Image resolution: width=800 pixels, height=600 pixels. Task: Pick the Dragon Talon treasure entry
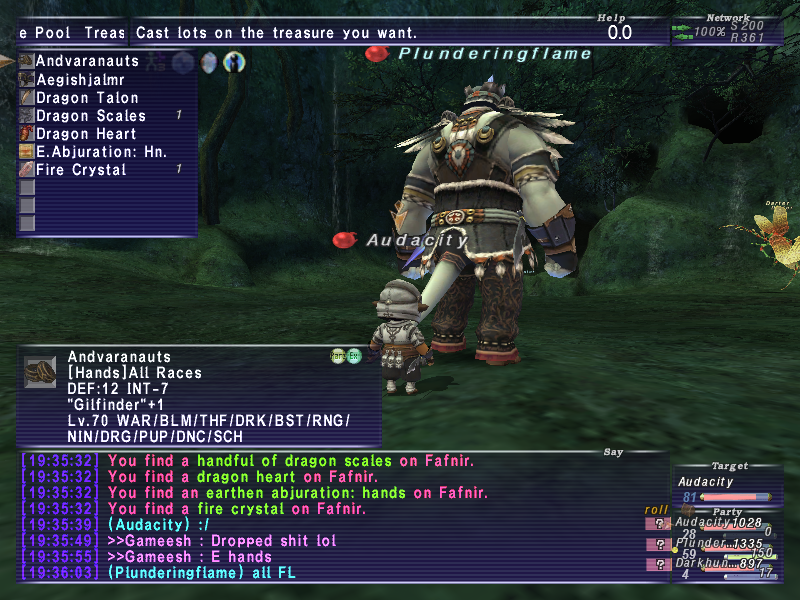pyautogui.click(x=87, y=98)
